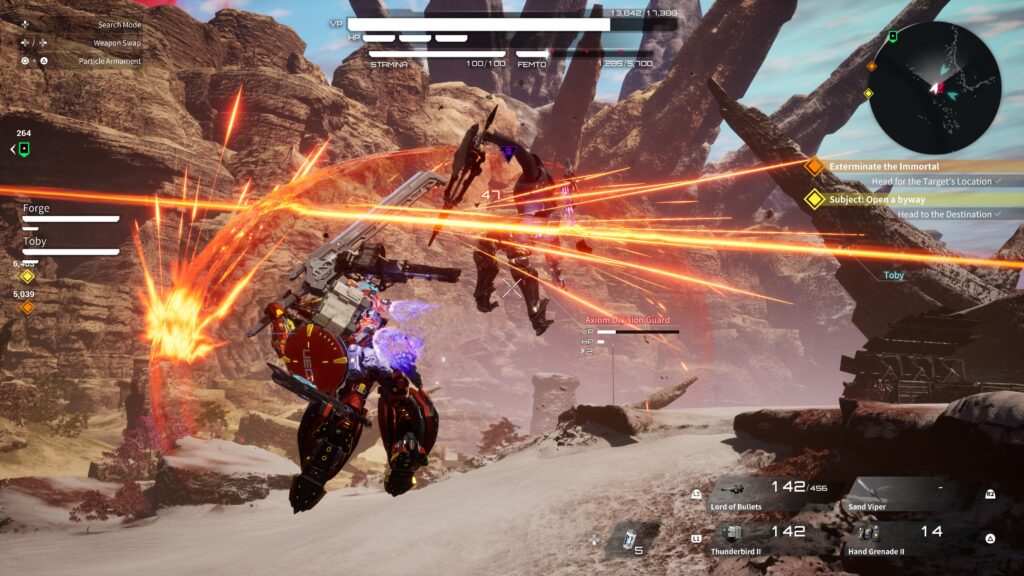The image size is (1024, 576).
Task: Click the circular minimap
Action: [934, 88]
